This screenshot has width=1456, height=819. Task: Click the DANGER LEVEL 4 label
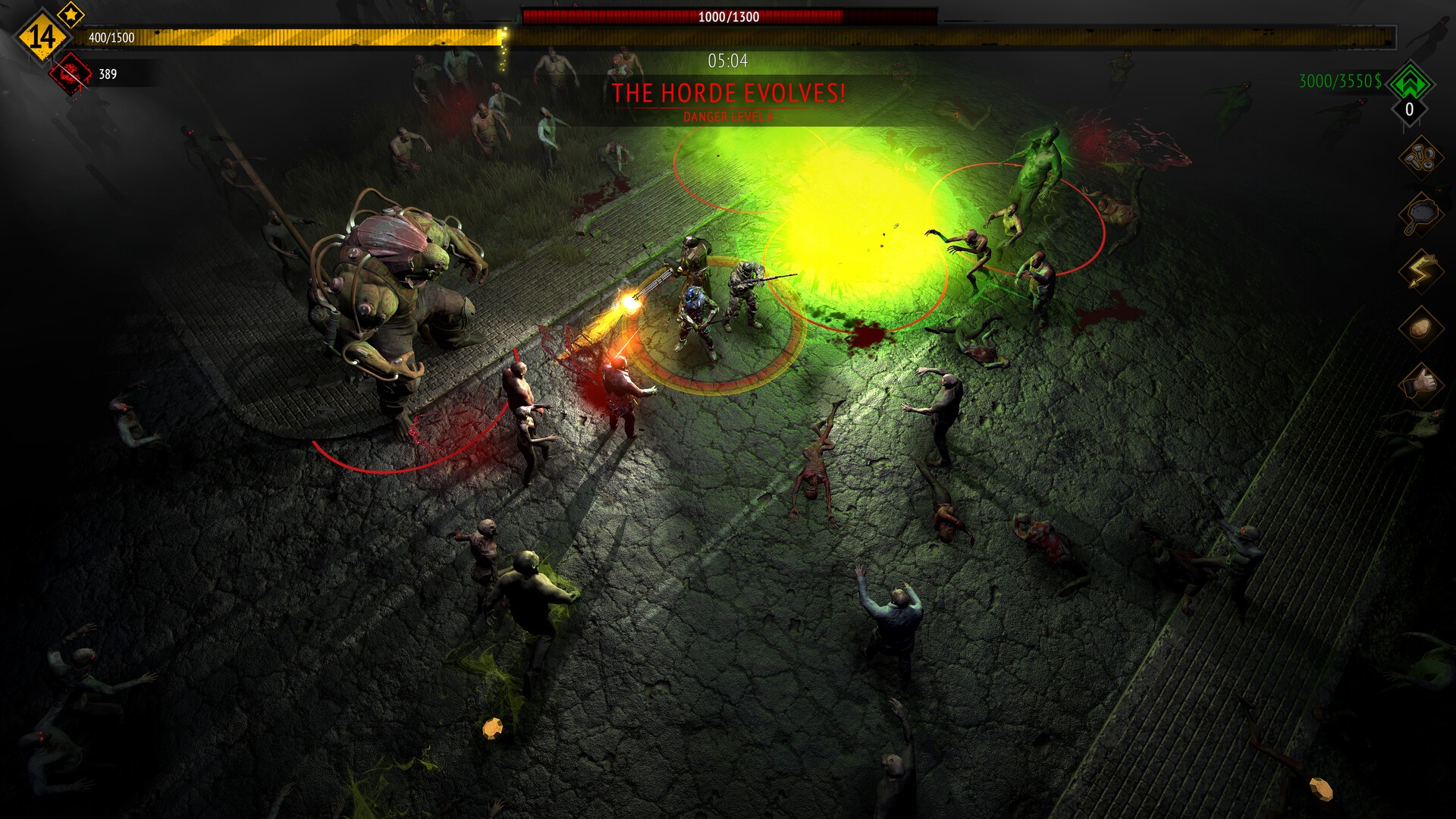click(x=728, y=118)
